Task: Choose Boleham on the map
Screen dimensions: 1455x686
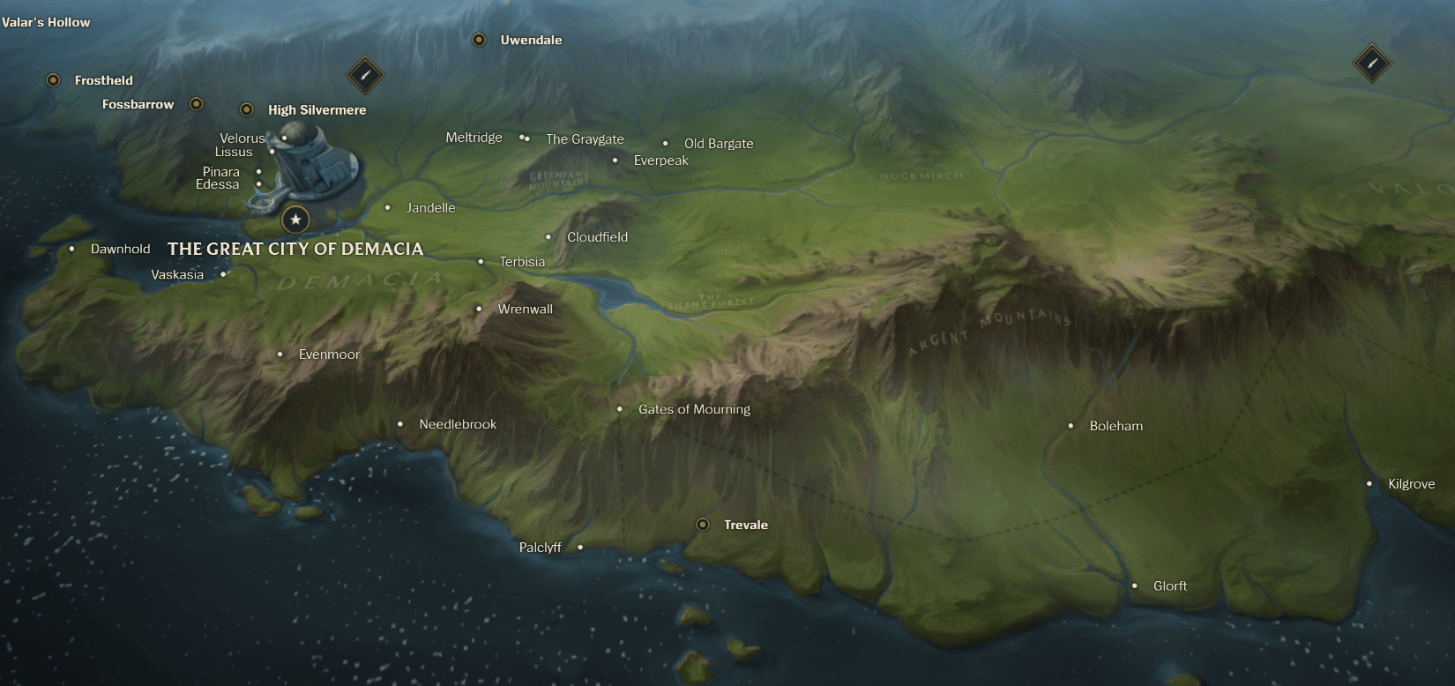Action: tap(1115, 426)
